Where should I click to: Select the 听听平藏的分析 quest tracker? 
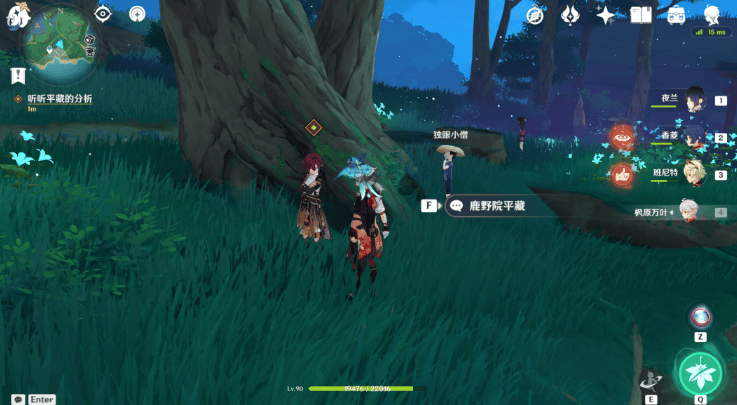(56, 99)
